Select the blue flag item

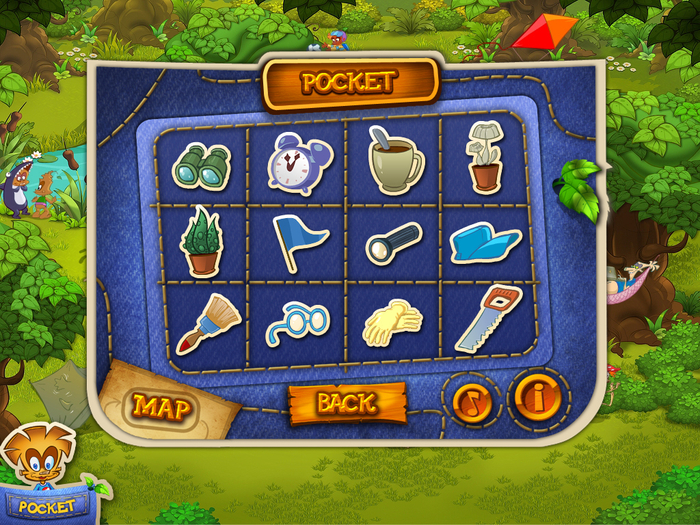click(x=298, y=242)
